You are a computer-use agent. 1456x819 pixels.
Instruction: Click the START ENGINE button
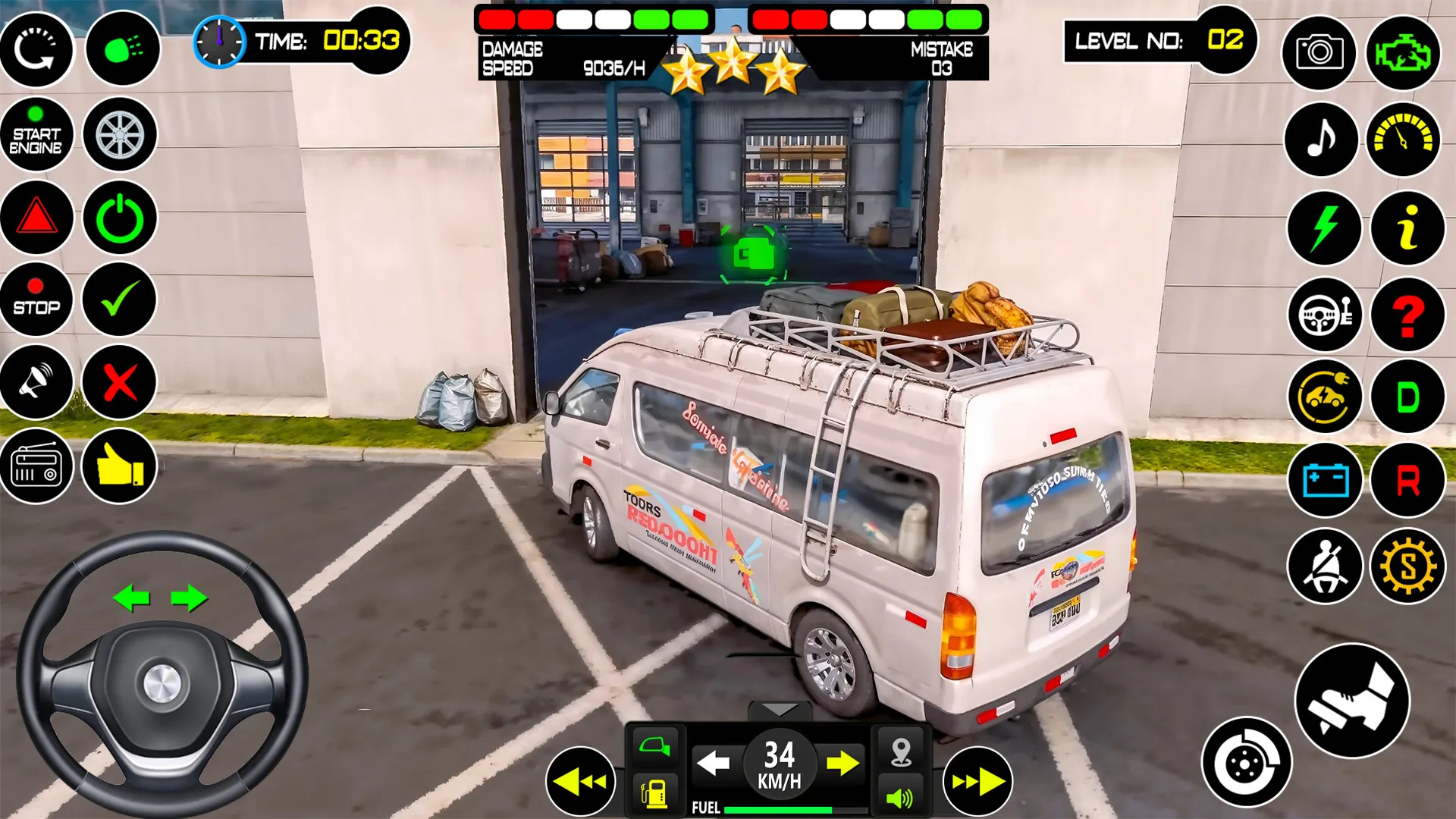pos(36,134)
